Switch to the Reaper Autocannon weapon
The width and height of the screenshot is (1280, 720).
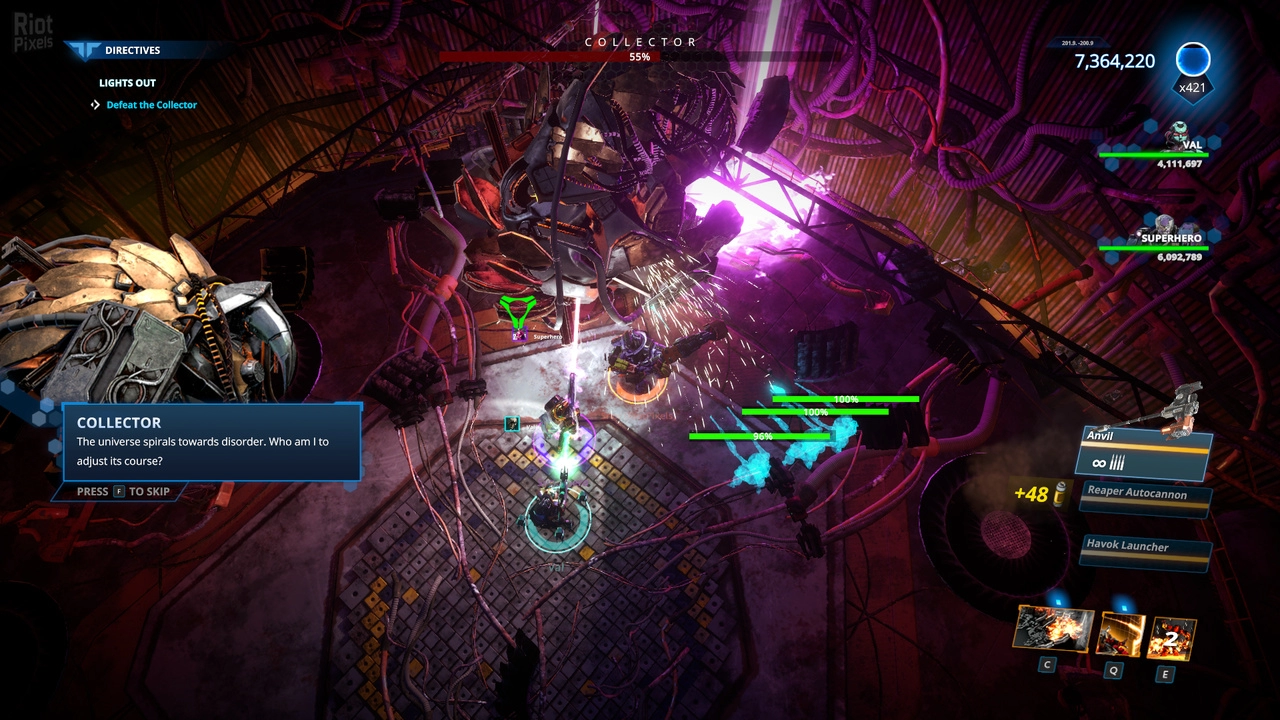1146,494
